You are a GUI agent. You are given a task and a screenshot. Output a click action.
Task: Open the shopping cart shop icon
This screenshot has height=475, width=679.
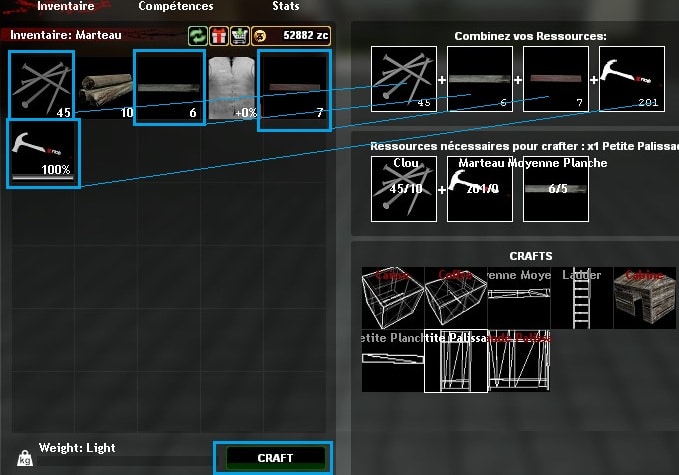239,36
